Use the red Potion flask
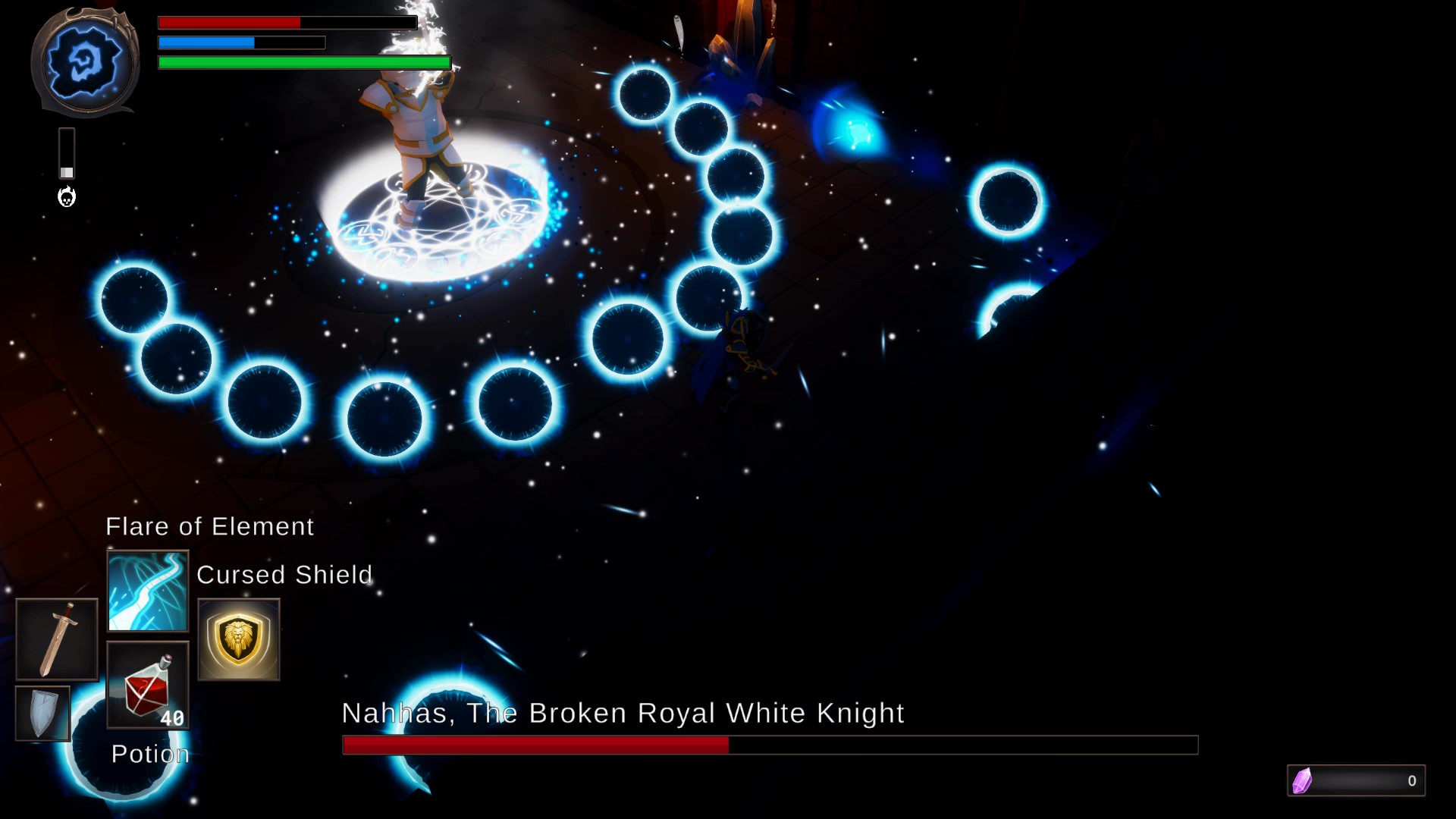The height and width of the screenshot is (819, 1456). [146, 686]
